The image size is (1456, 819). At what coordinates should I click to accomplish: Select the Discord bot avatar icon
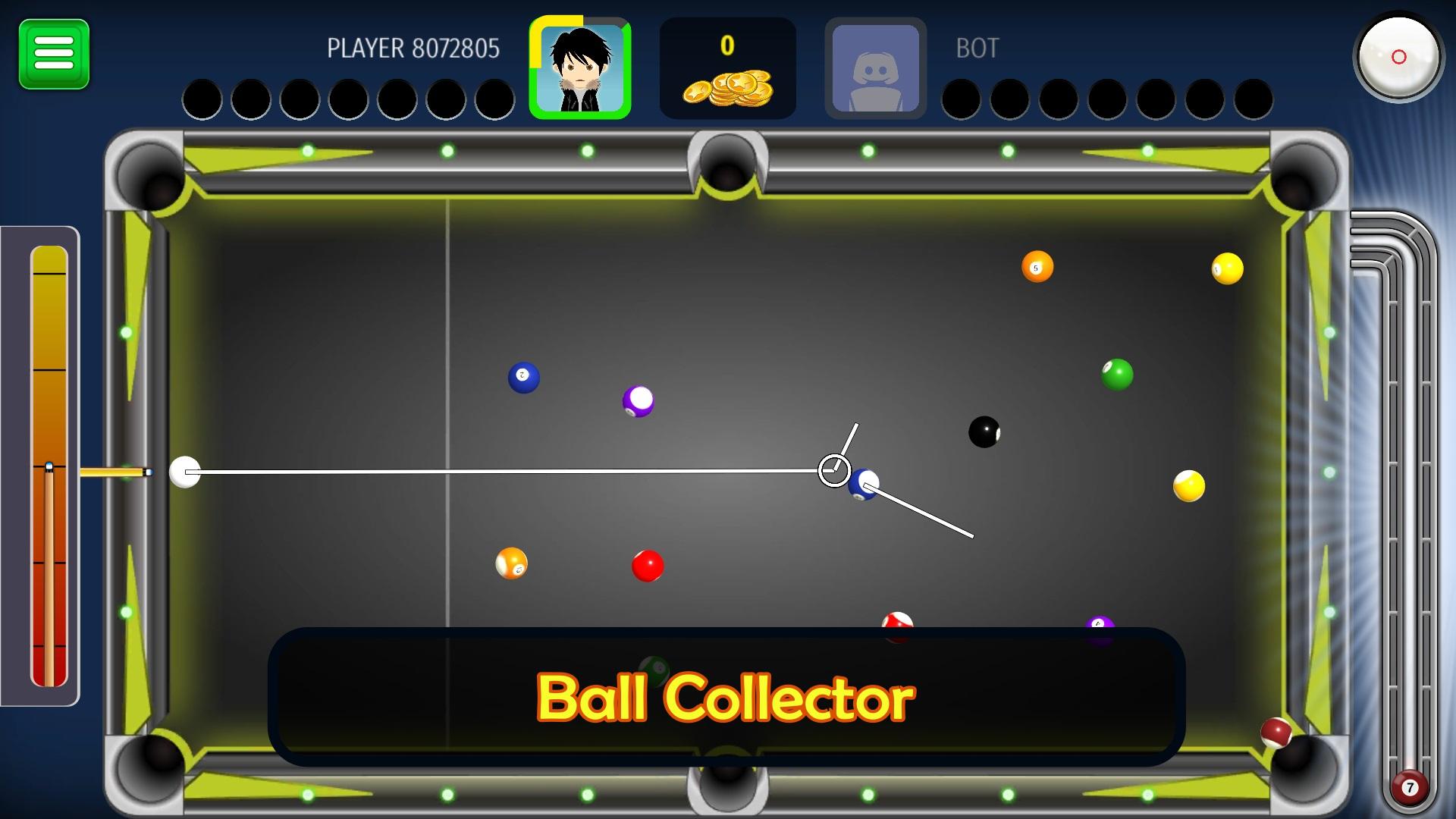[x=874, y=67]
